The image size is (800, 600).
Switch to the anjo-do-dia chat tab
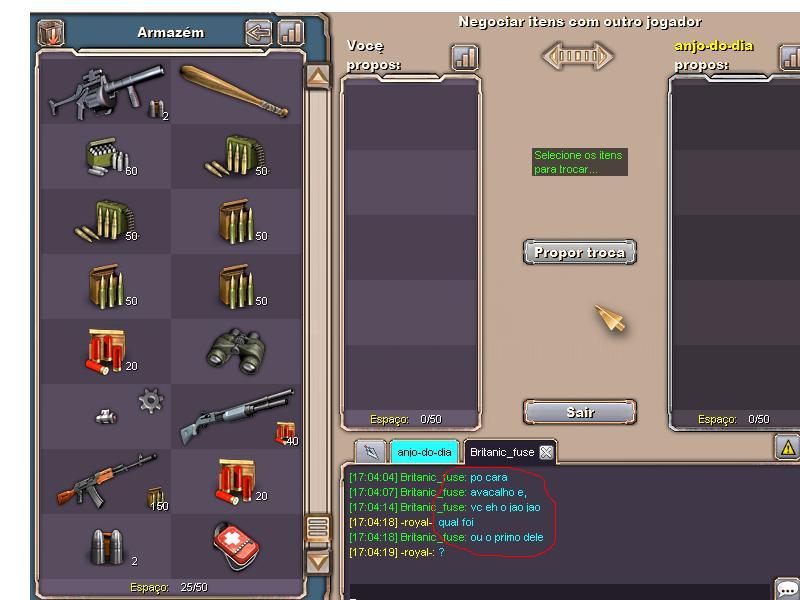424,452
